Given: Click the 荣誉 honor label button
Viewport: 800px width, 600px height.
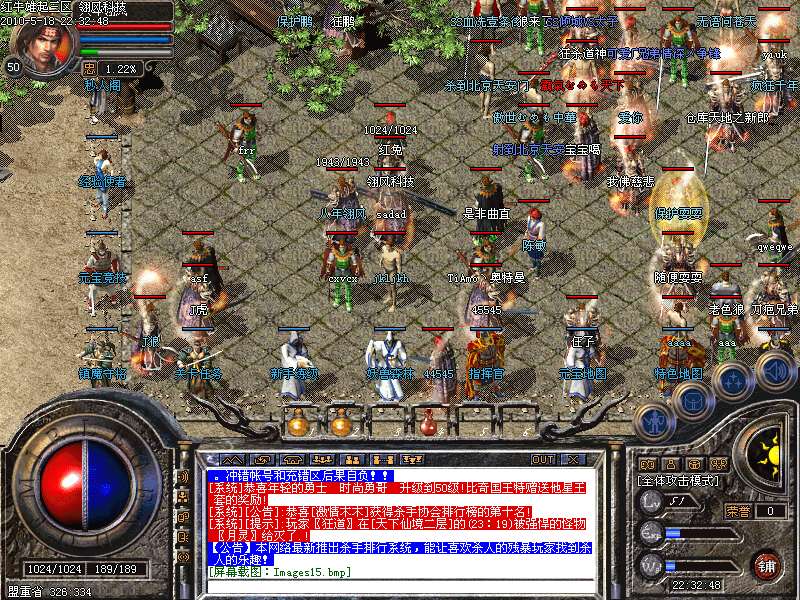Looking at the screenshot, I should tap(738, 511).
